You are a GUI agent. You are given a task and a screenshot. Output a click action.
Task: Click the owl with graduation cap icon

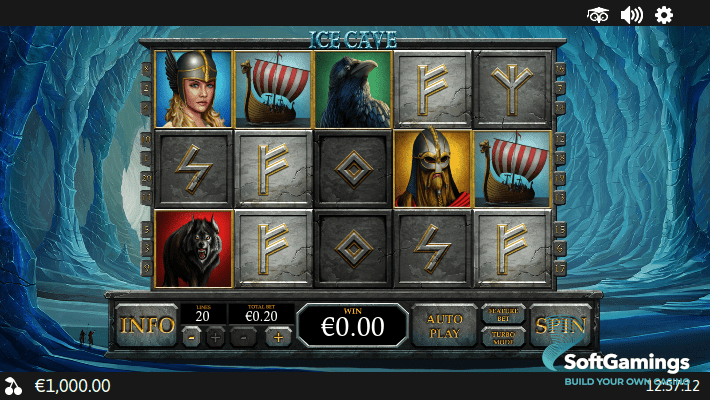598,14
